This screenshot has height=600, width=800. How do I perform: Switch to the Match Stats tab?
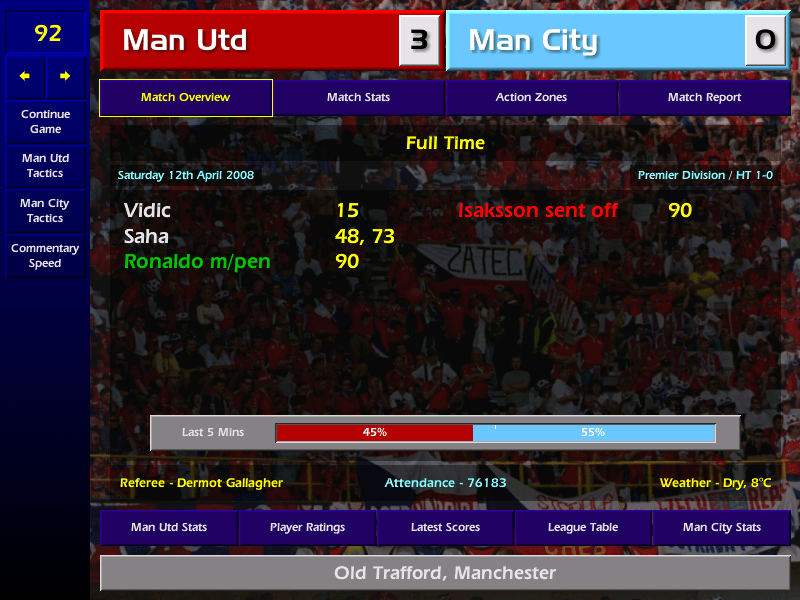click(x=358, y=98)
